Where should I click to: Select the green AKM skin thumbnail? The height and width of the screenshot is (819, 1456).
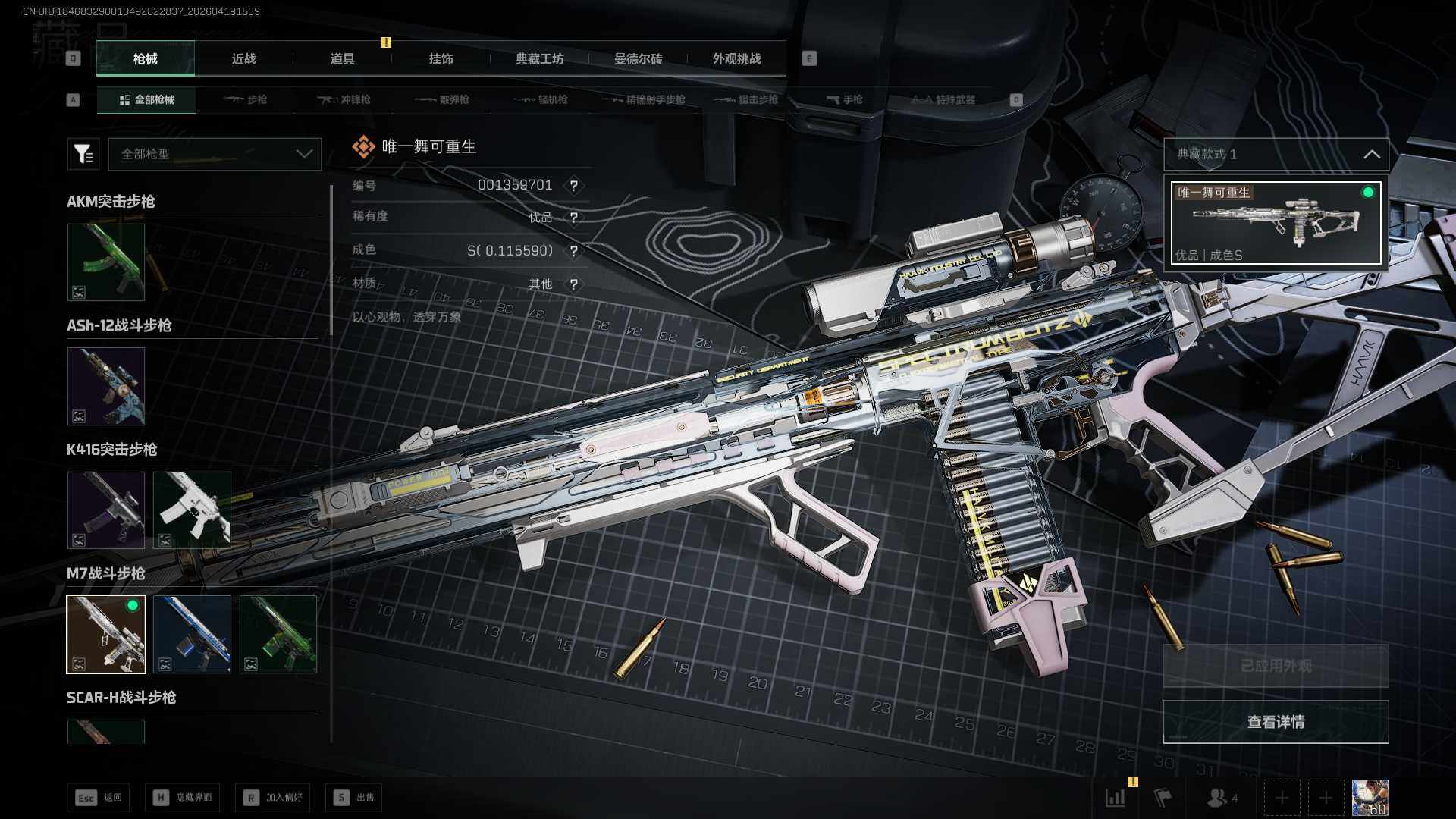tap(106, 262)
